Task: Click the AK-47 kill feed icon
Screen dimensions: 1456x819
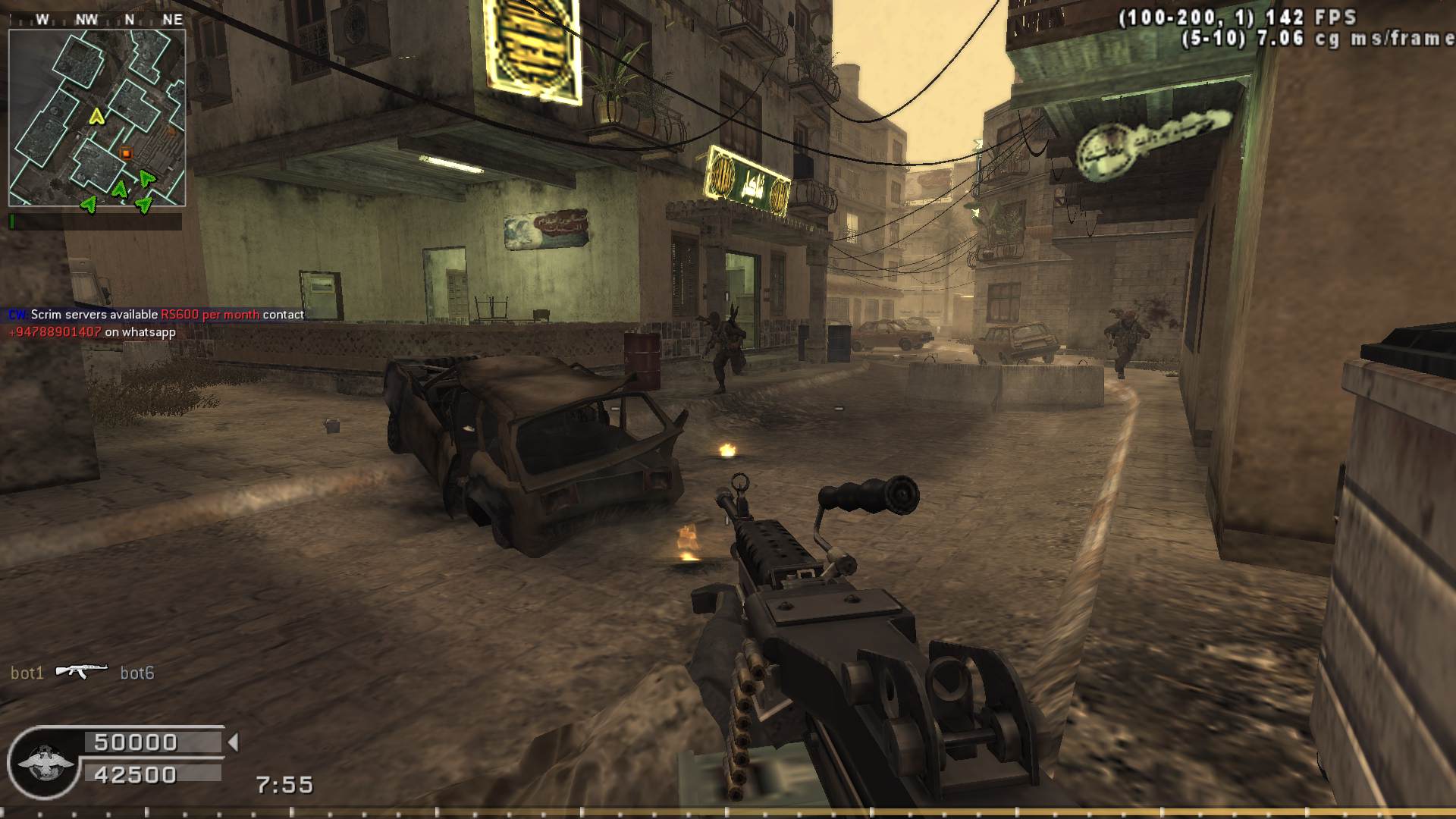Action: point(81,672)
